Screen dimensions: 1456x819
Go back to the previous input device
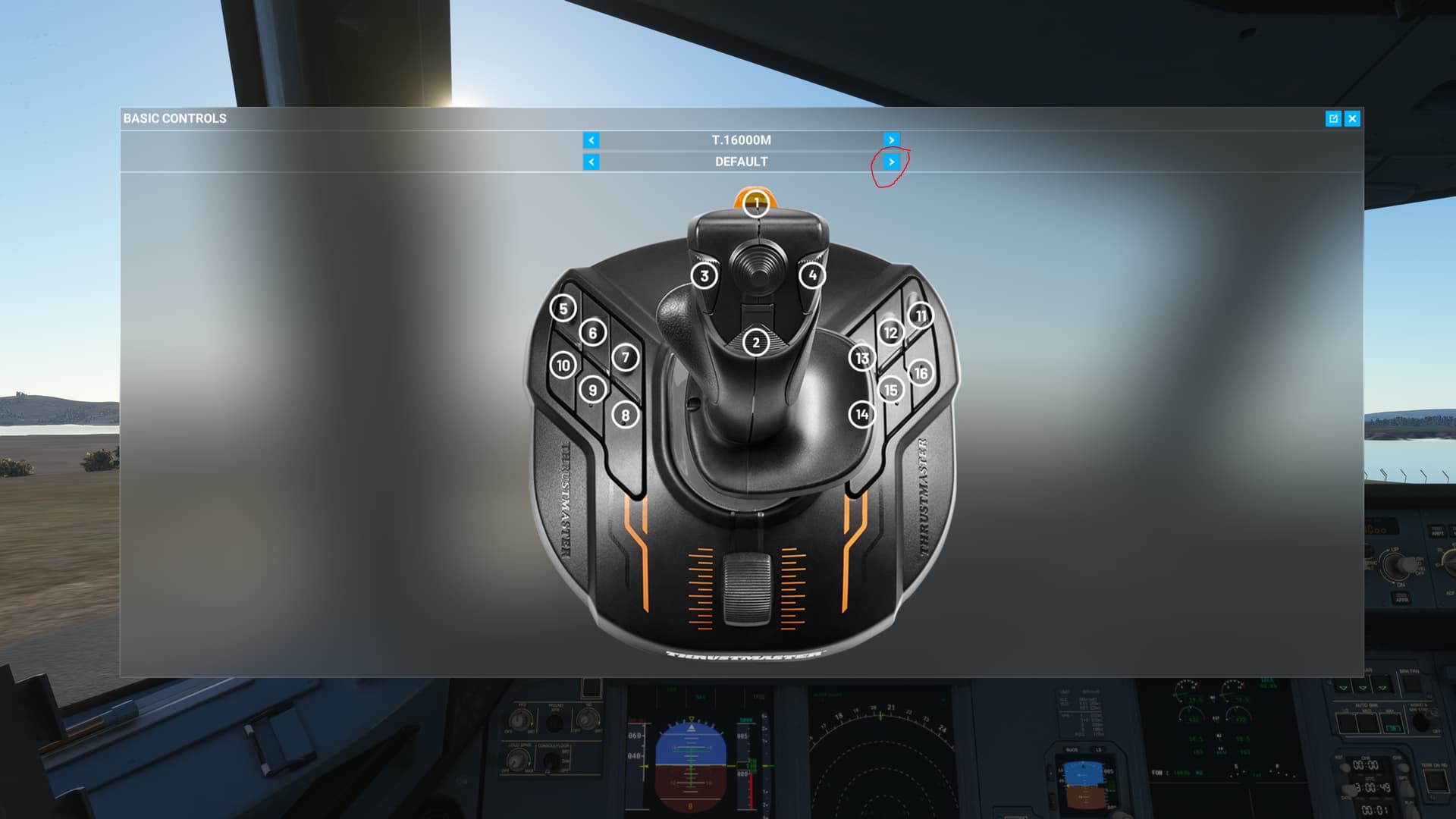click(591, 140)
